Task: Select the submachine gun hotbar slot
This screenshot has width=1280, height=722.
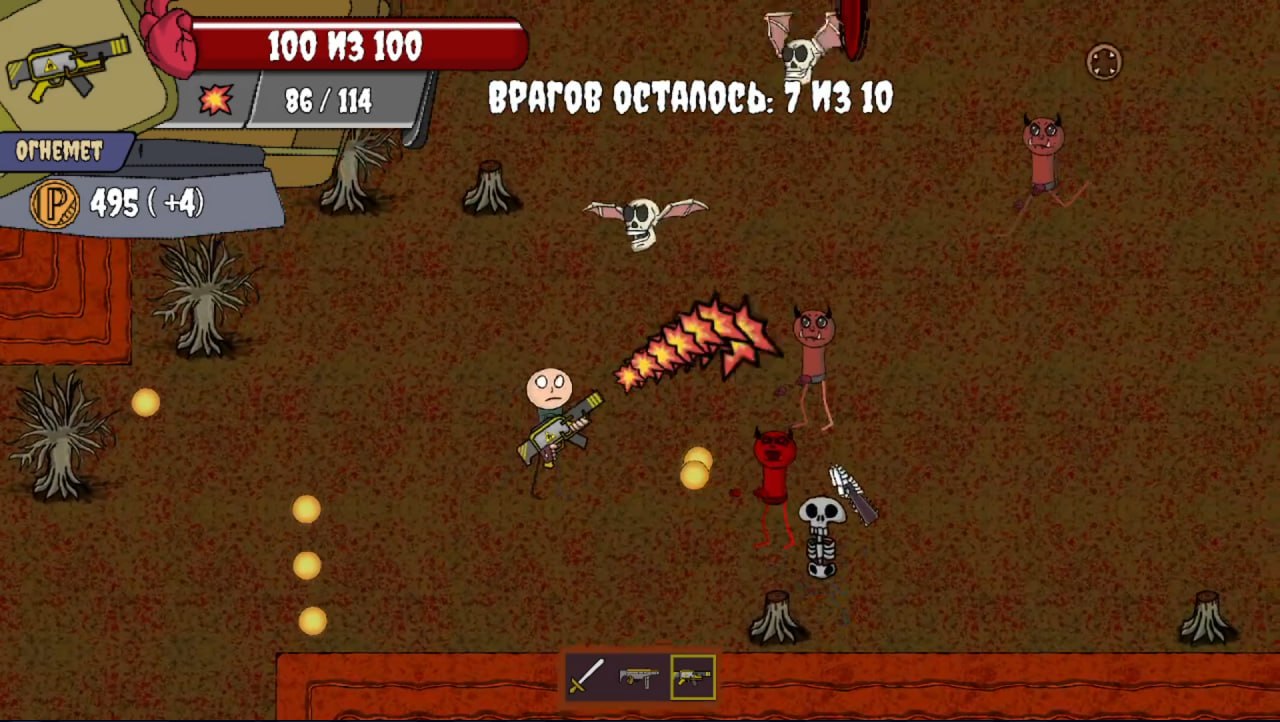Action: click(640, 677)
